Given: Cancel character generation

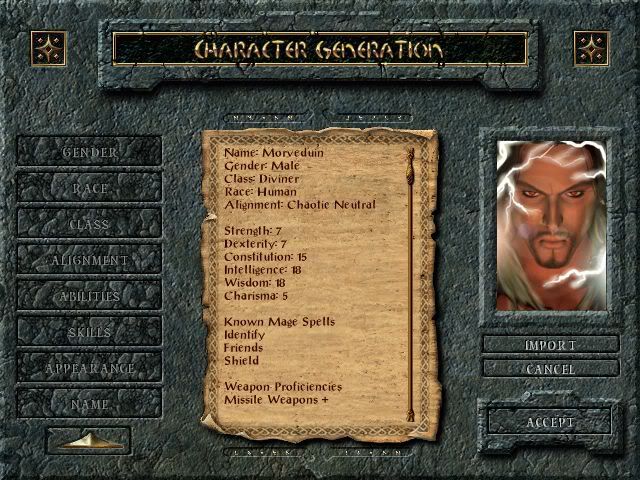Looking at the screenshot, I should pyautogui.click(x=550, y=369).
